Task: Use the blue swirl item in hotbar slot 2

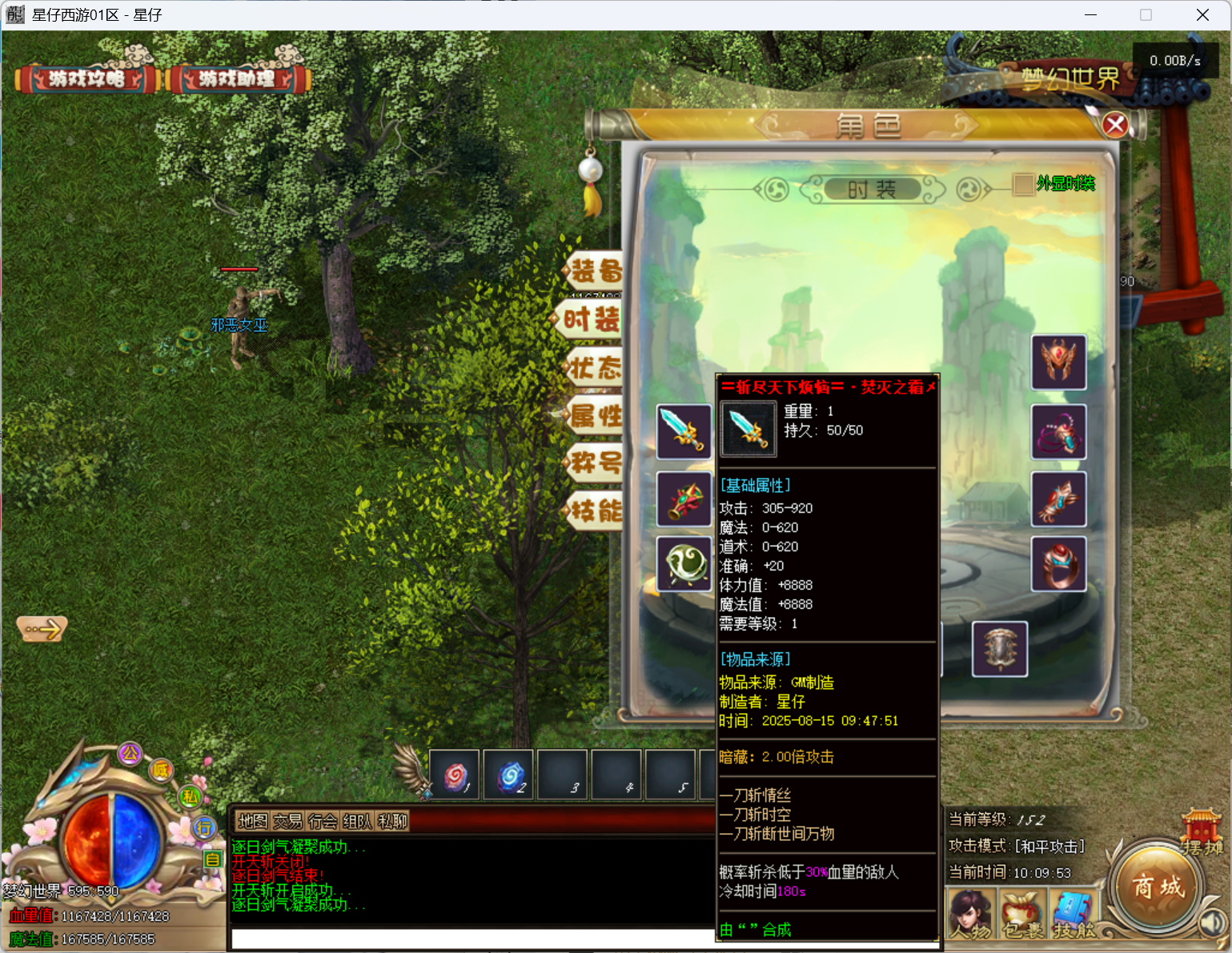Action: click(509, 775)
